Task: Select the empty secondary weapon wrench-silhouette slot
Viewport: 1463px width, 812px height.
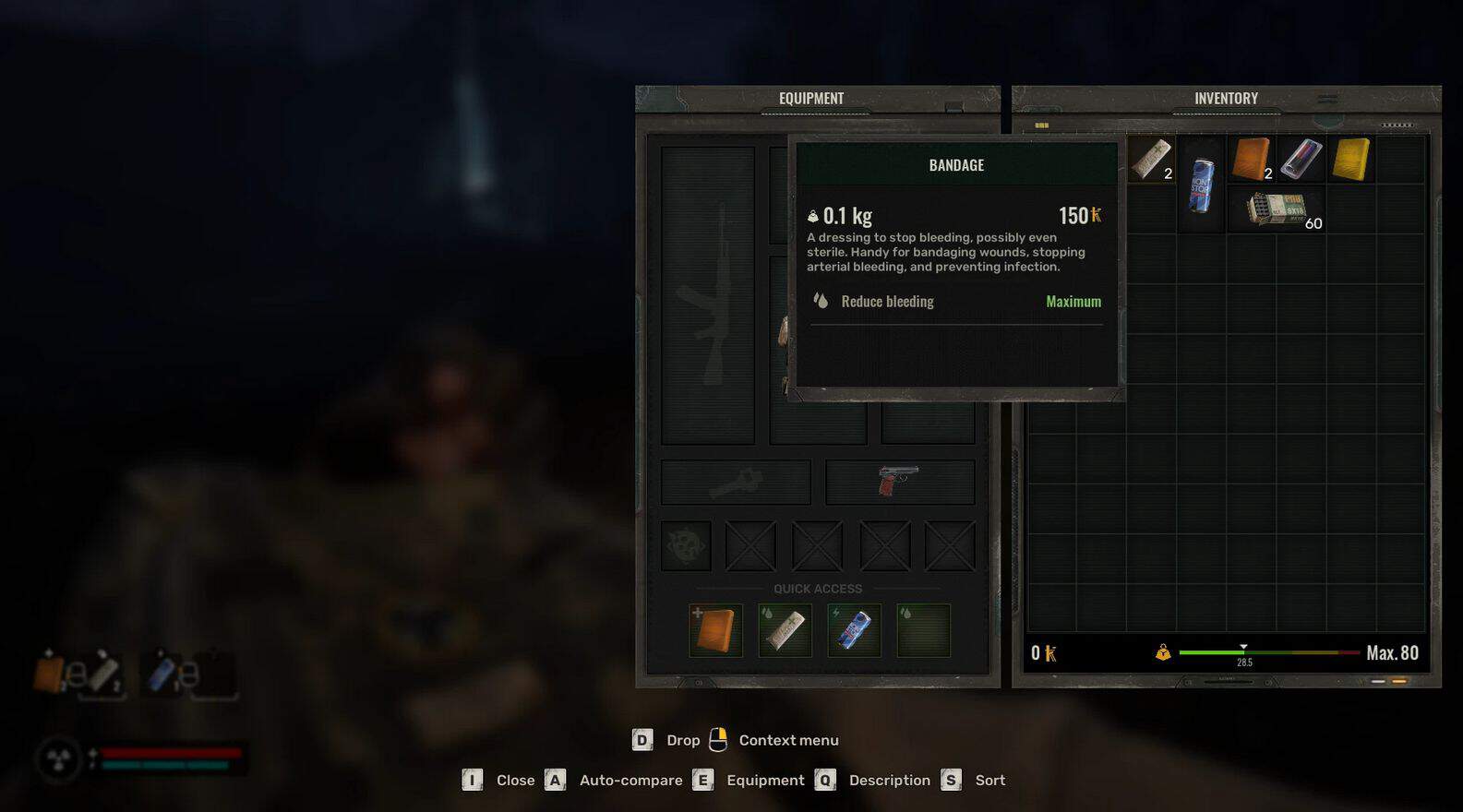Action: 736,482
